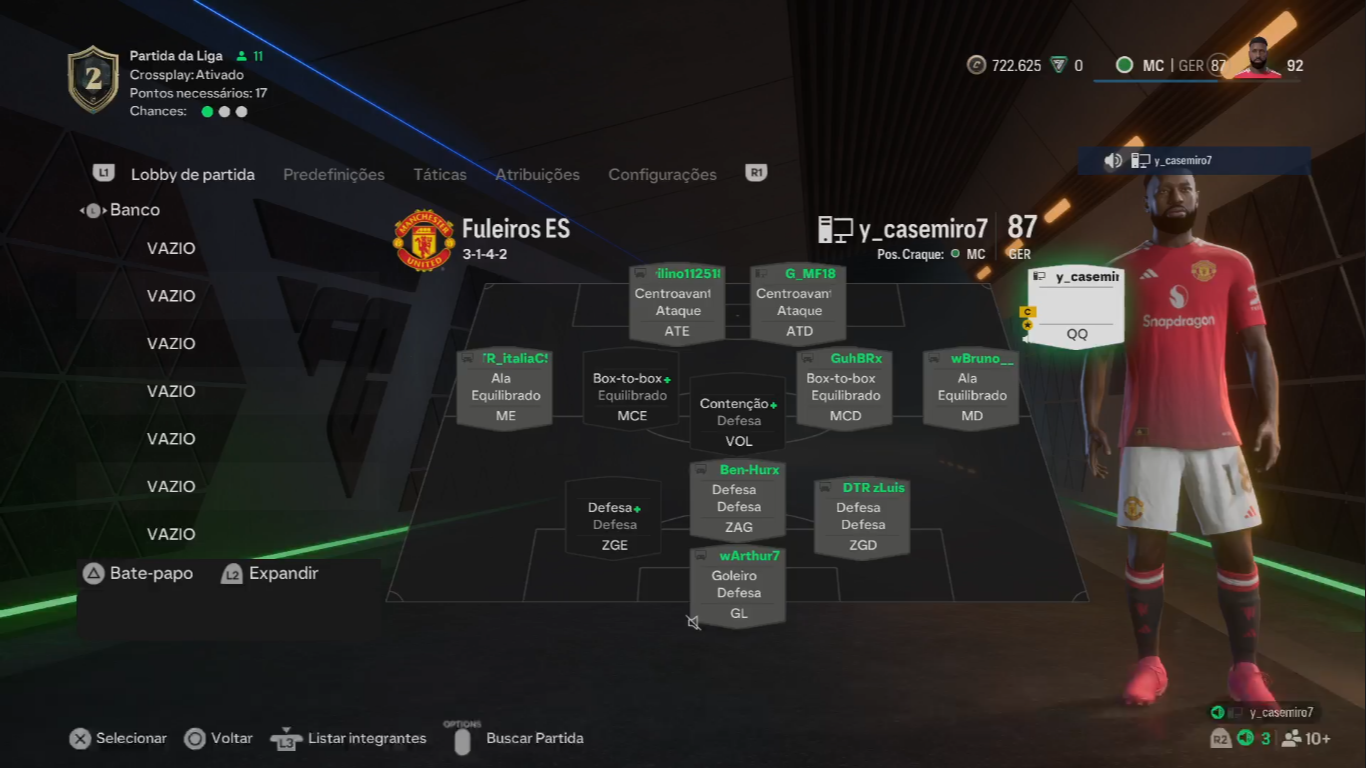
Task: Select wBruno's MD ala card
Action: [971, 389]
